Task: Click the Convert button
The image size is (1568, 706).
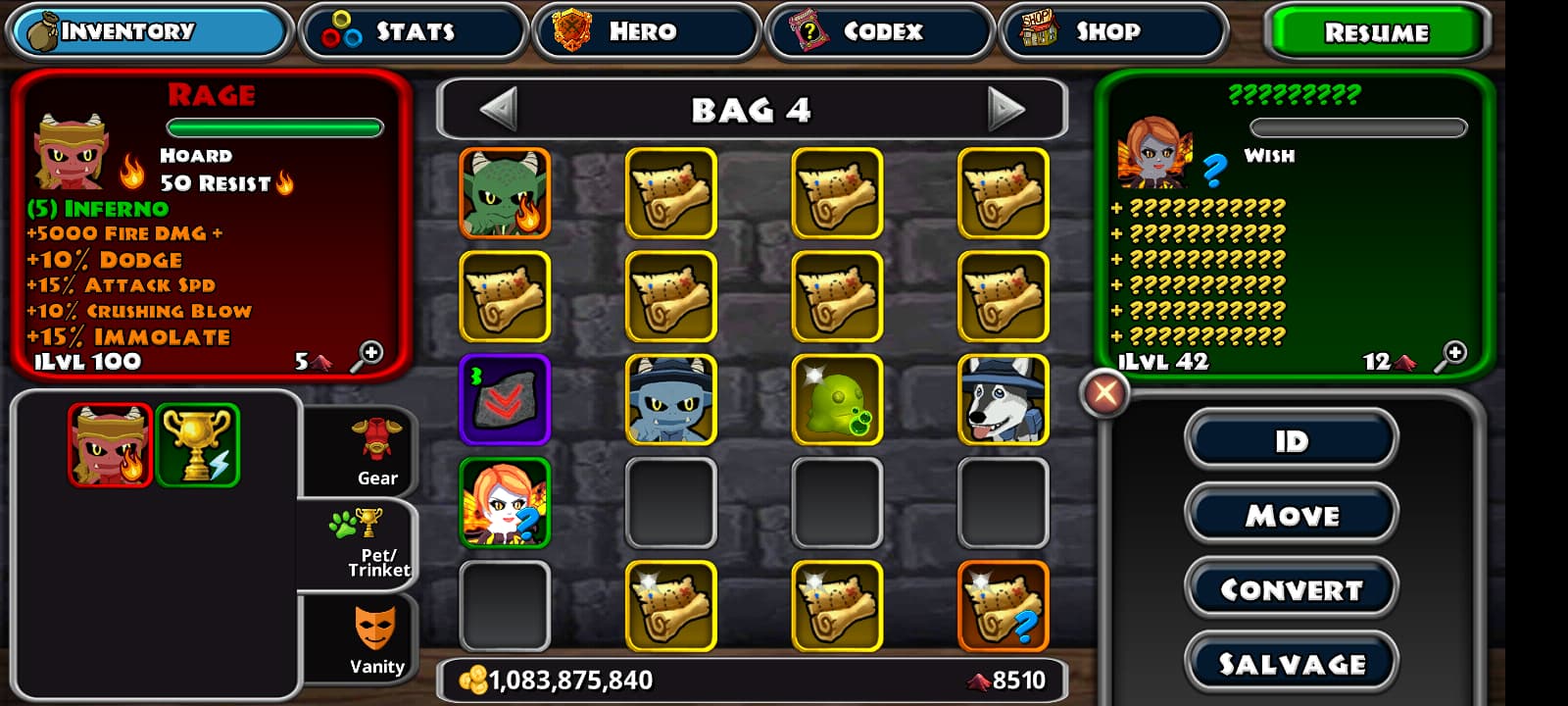Action: pyautogui.click(x=1291, y=589)
